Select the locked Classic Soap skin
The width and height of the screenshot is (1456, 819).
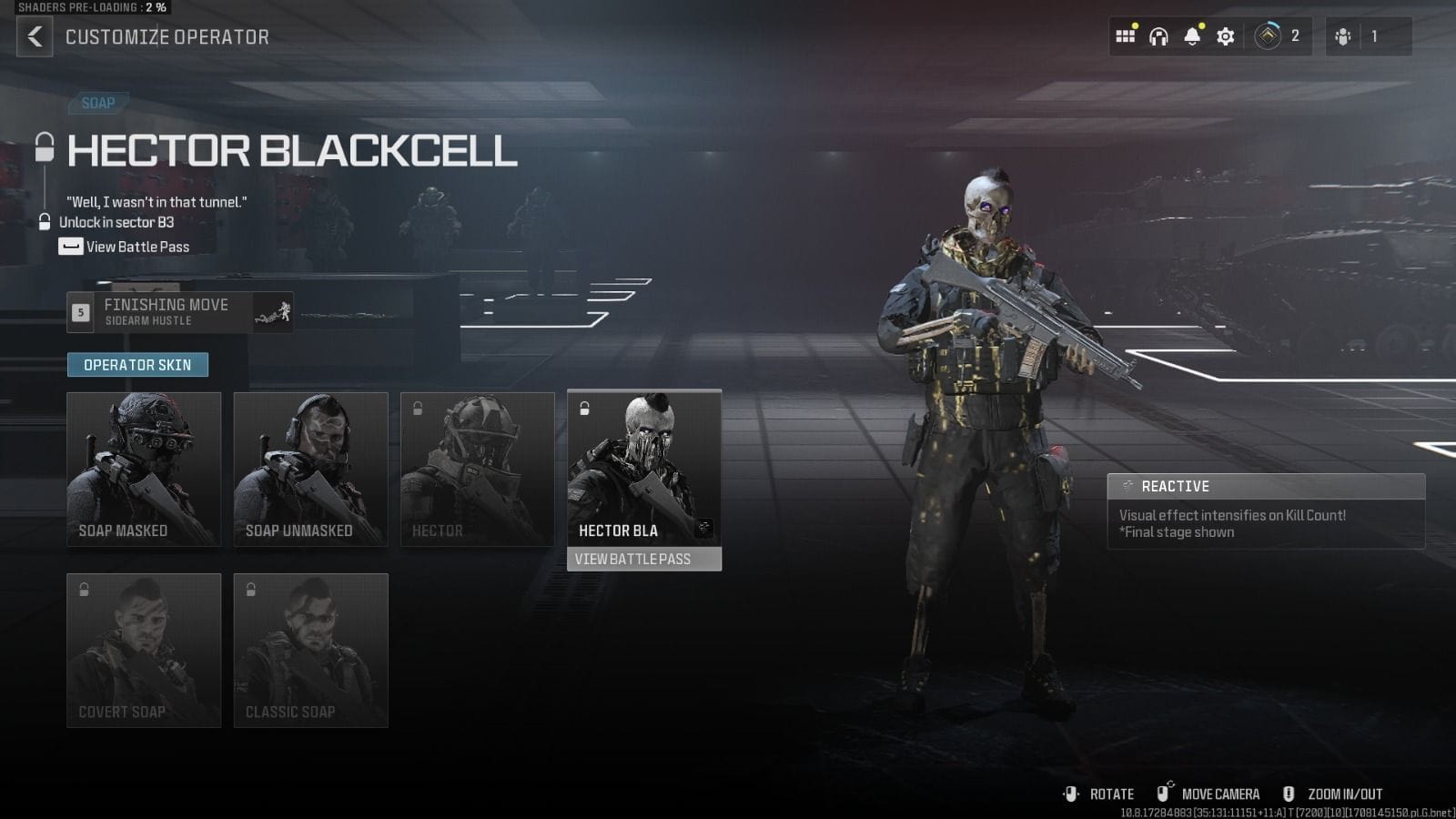pyautogui.click(x=310, y=650)
